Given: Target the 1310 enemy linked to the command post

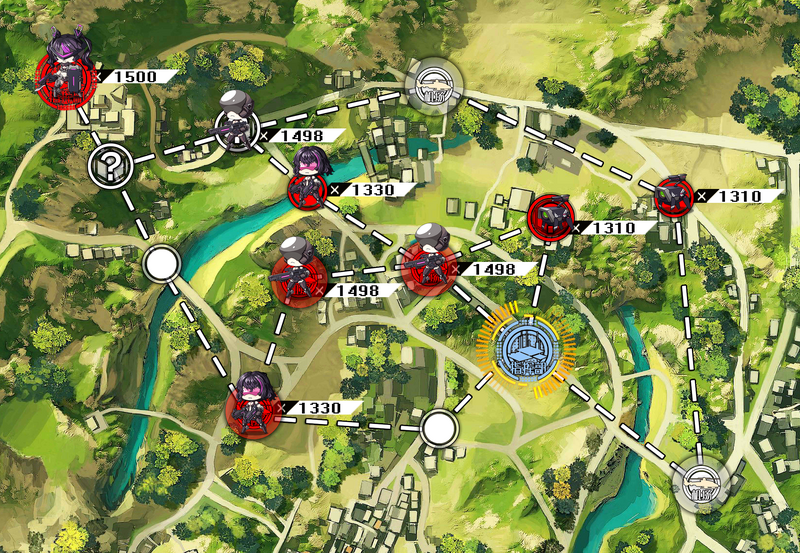Looking at the screenshot, I should pyautogui.click(x=550, y=216).
